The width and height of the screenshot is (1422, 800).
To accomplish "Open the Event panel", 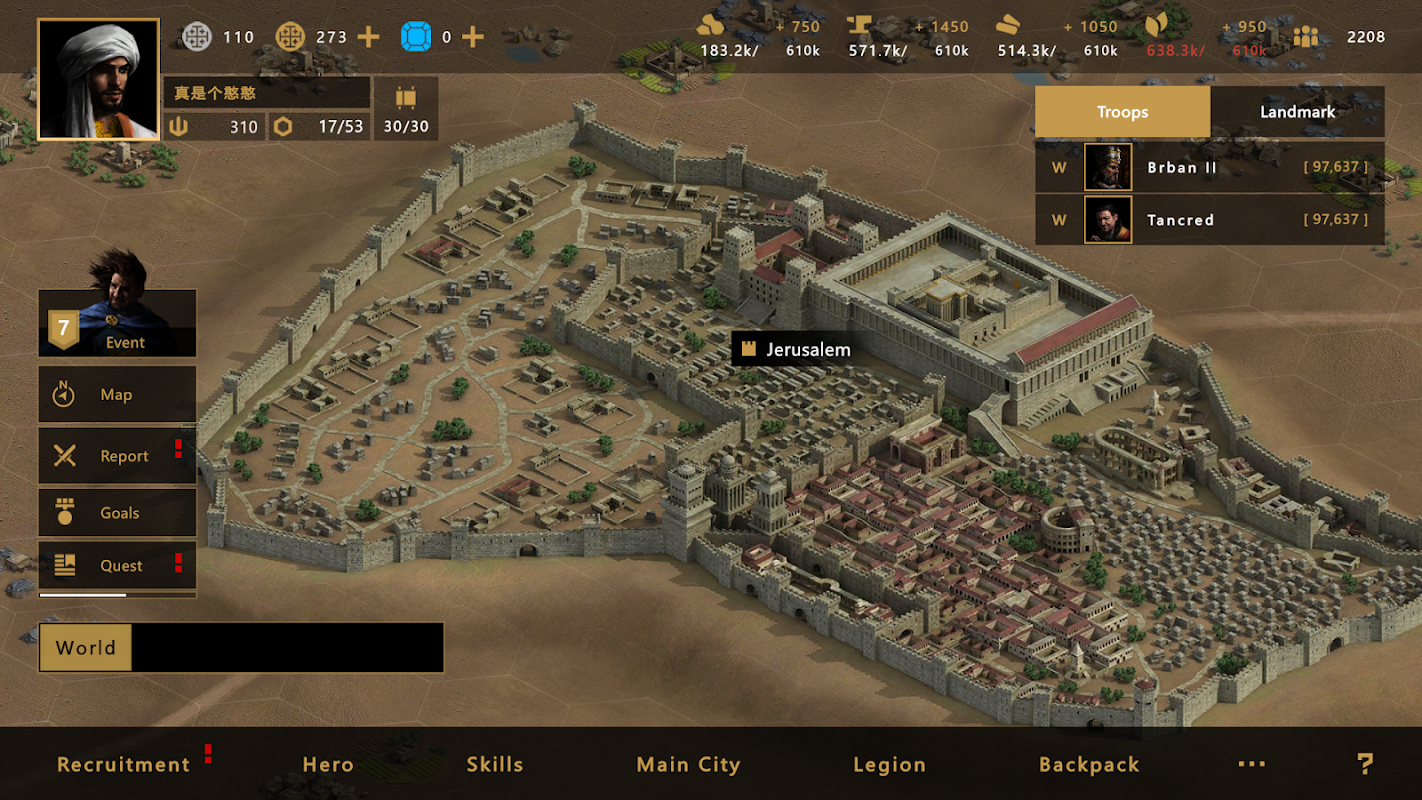I will coord(117,324).
